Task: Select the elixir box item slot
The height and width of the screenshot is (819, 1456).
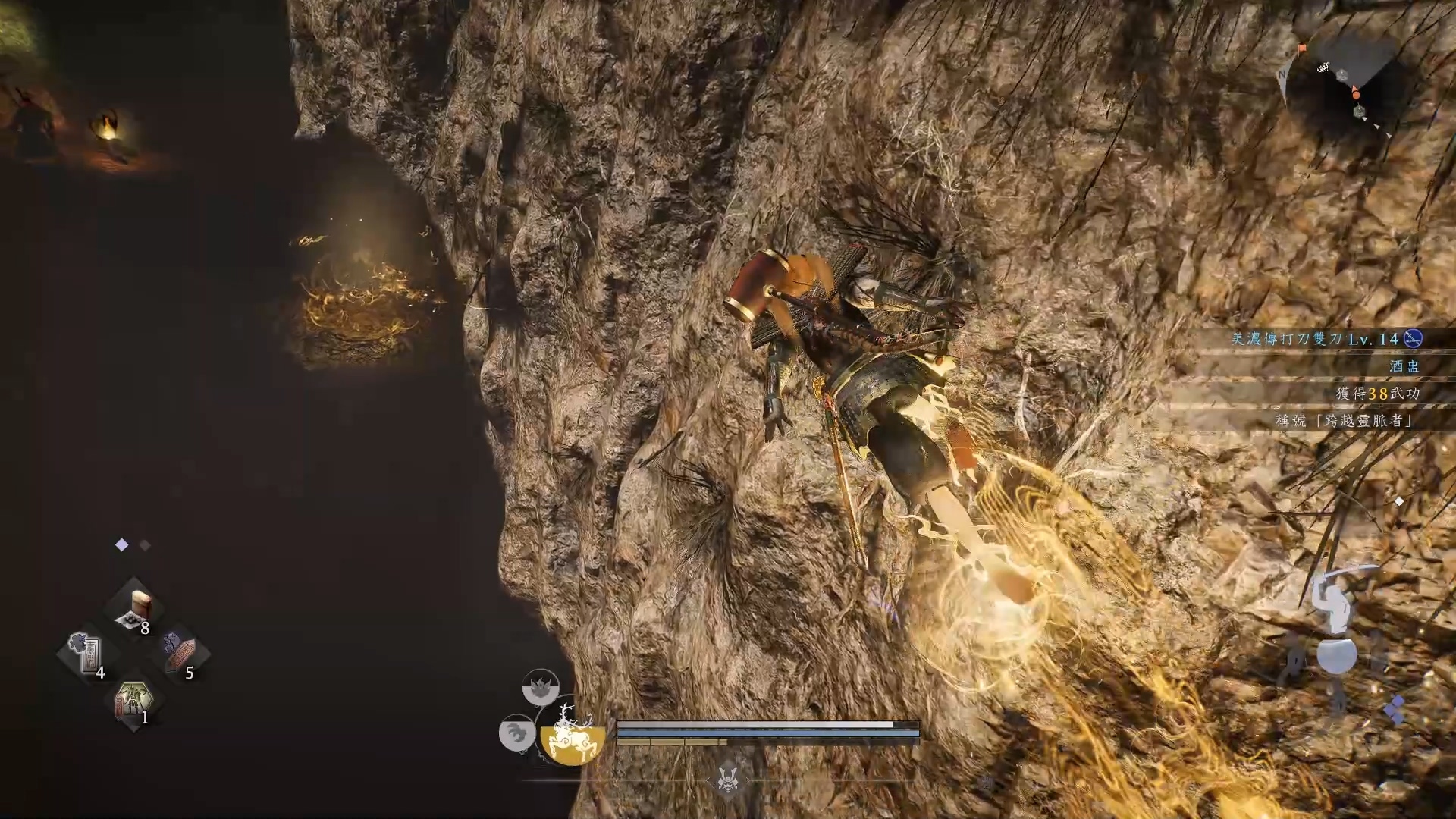Action: (x=135, y=610)
